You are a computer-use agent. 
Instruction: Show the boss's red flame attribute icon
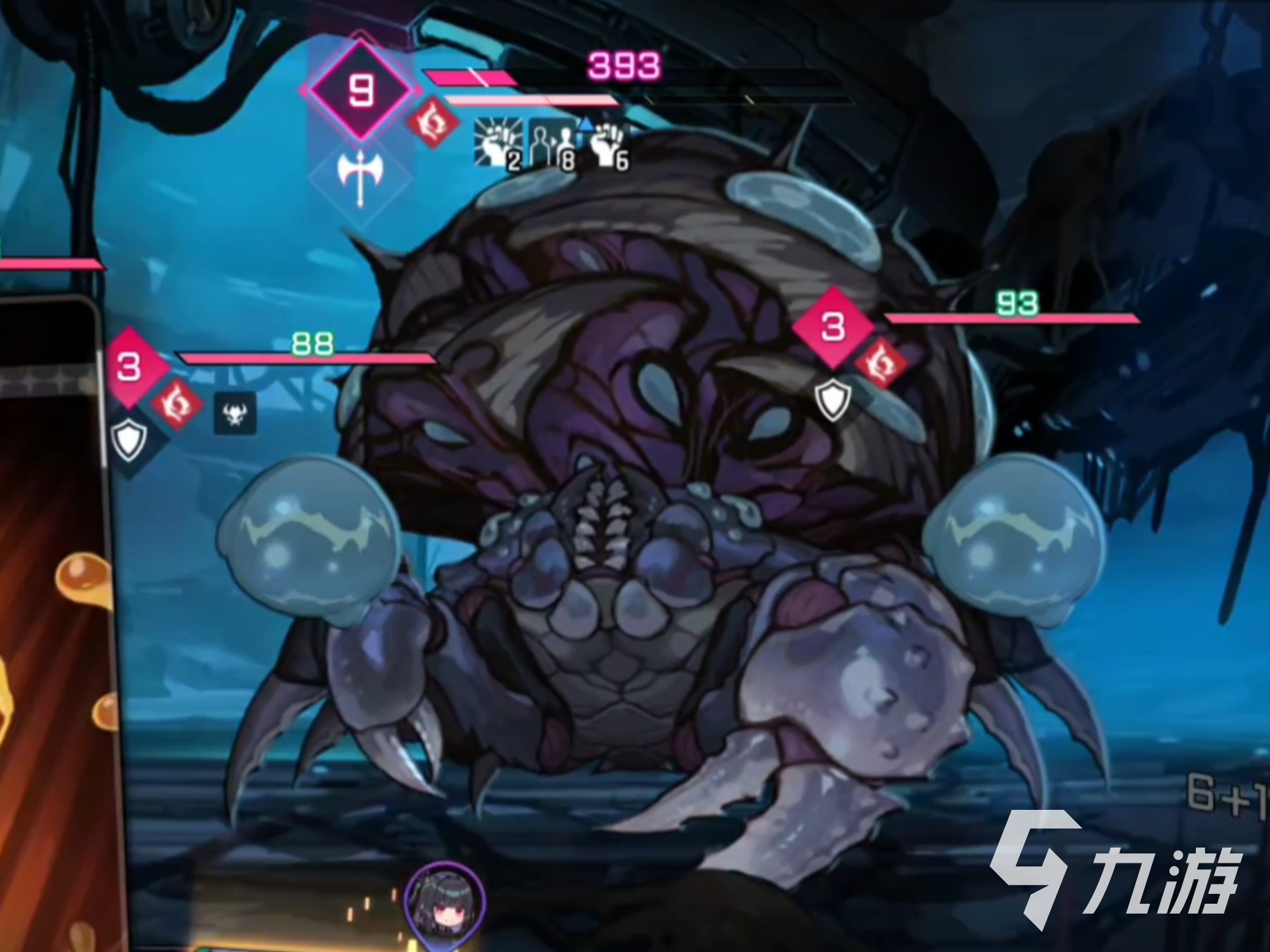[433, 123]
